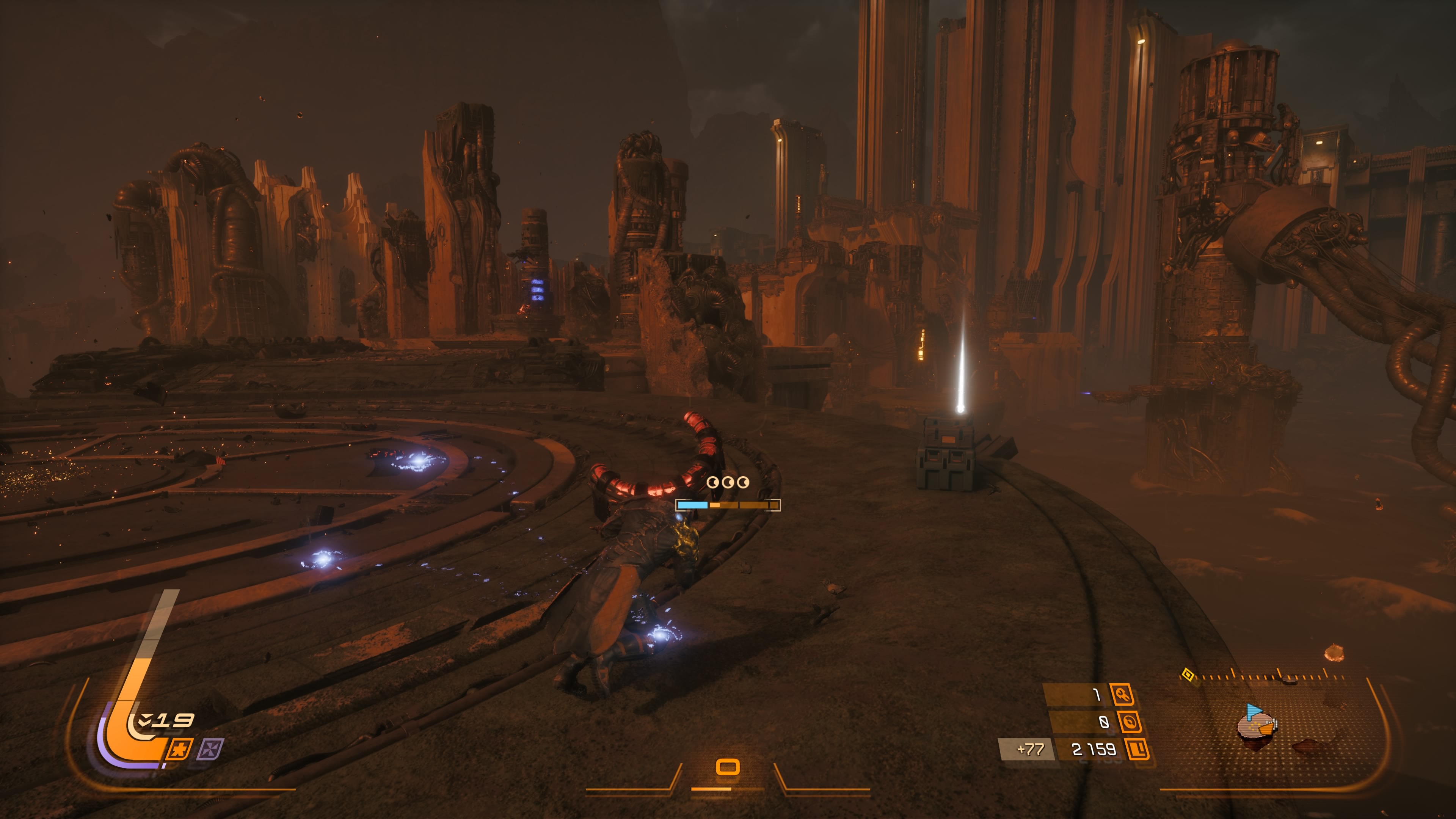
Task: Click the orange key resource icon
Action: click(x=1122, y=694)
